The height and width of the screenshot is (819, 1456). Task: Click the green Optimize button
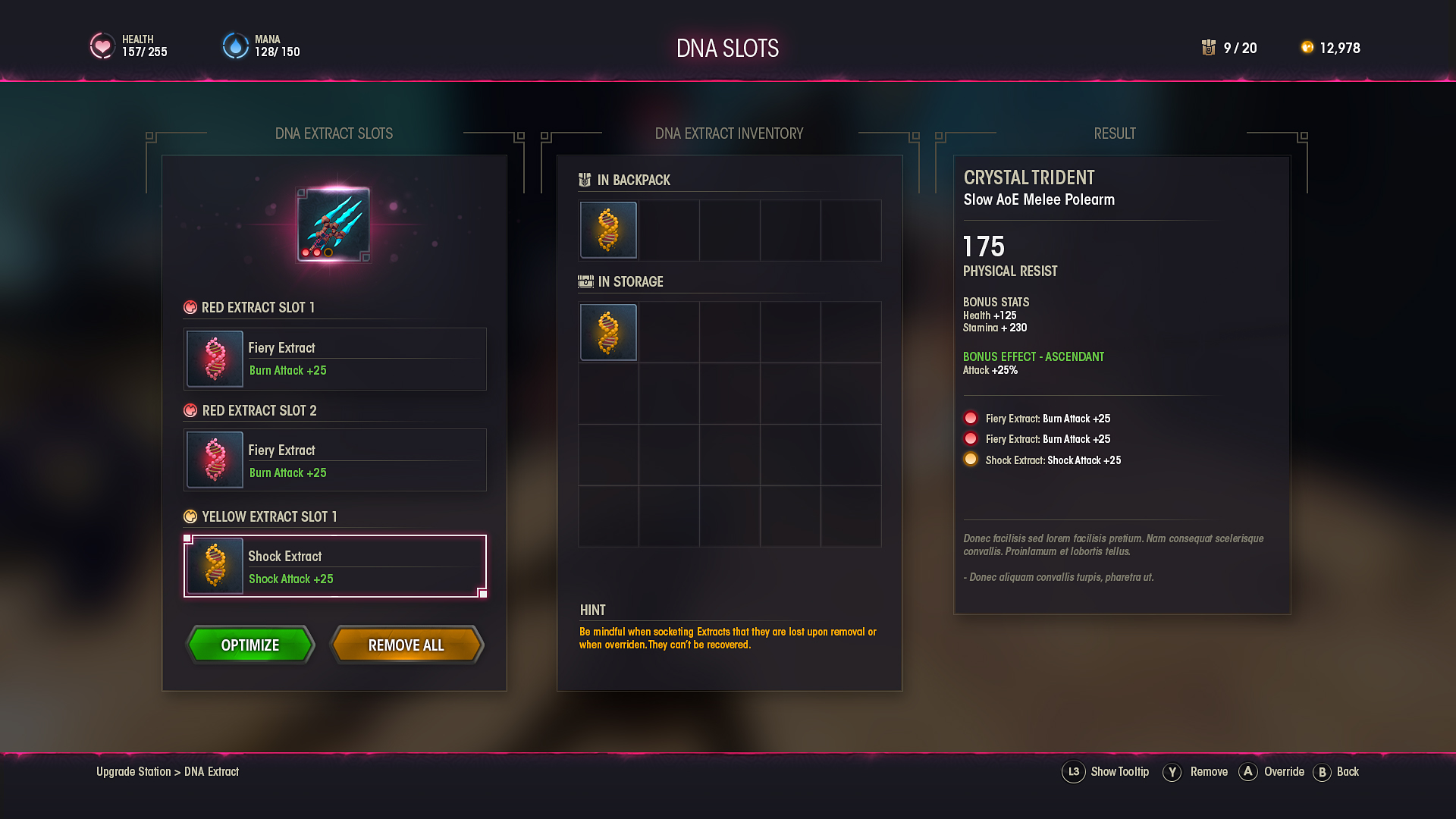click(x=250, y=645)
